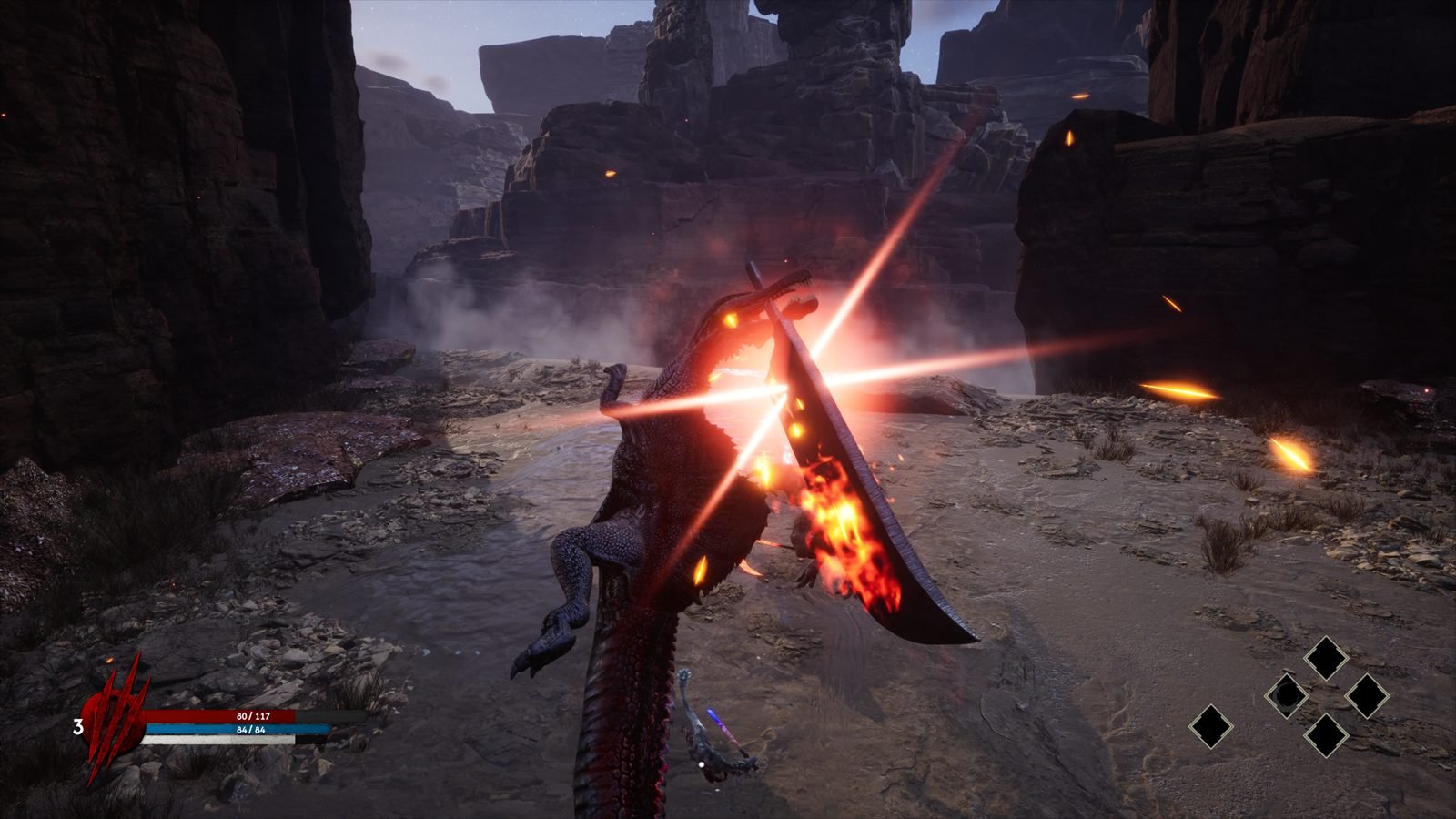Image resolution: width=1456 pixels, height=819 pixels.
Task: Select the lone diamond slot outside the cluster
Action: click(1211, 727)
